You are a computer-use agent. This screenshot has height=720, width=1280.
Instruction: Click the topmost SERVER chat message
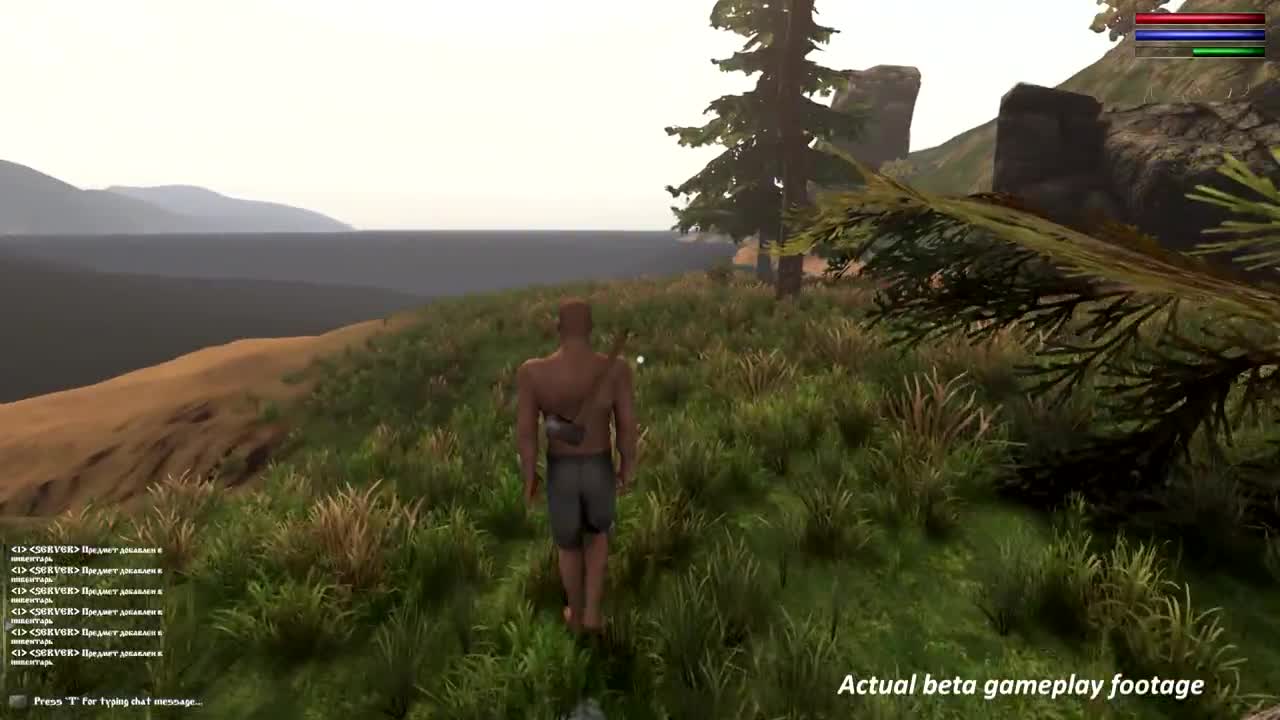(x=85, y=550)
